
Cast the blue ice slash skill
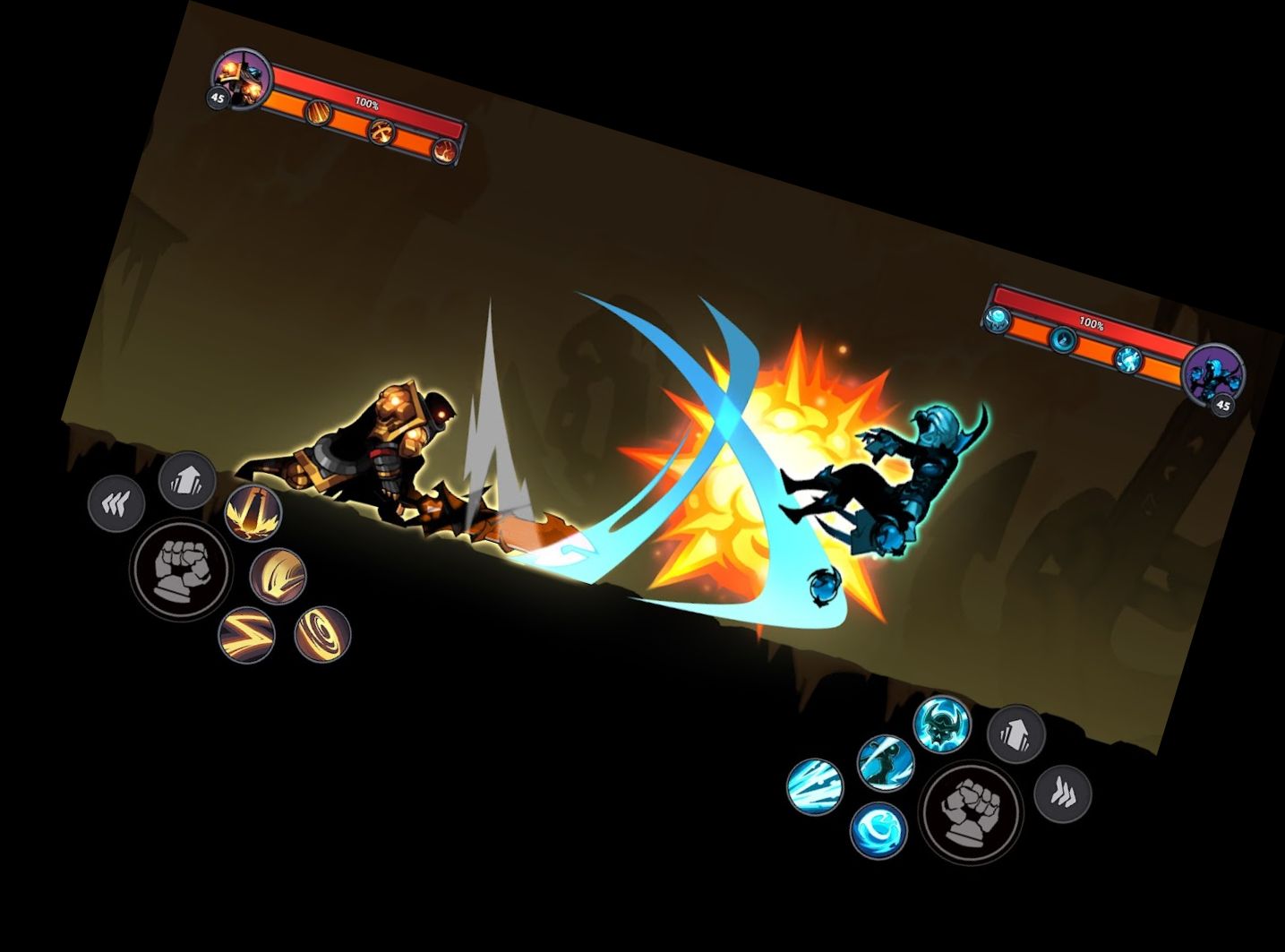click(816, 785)
